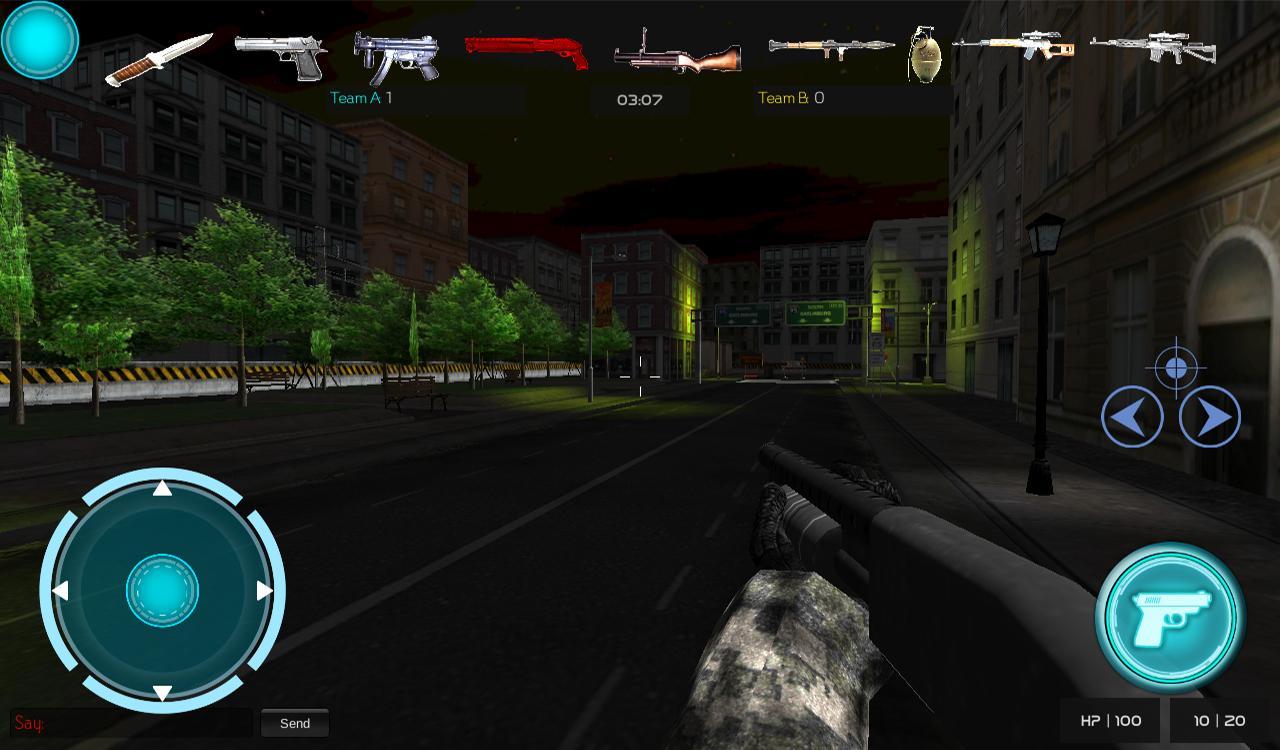Click inside the Say chat input field
Viewport: 1280px width, 750px height.
130,722
